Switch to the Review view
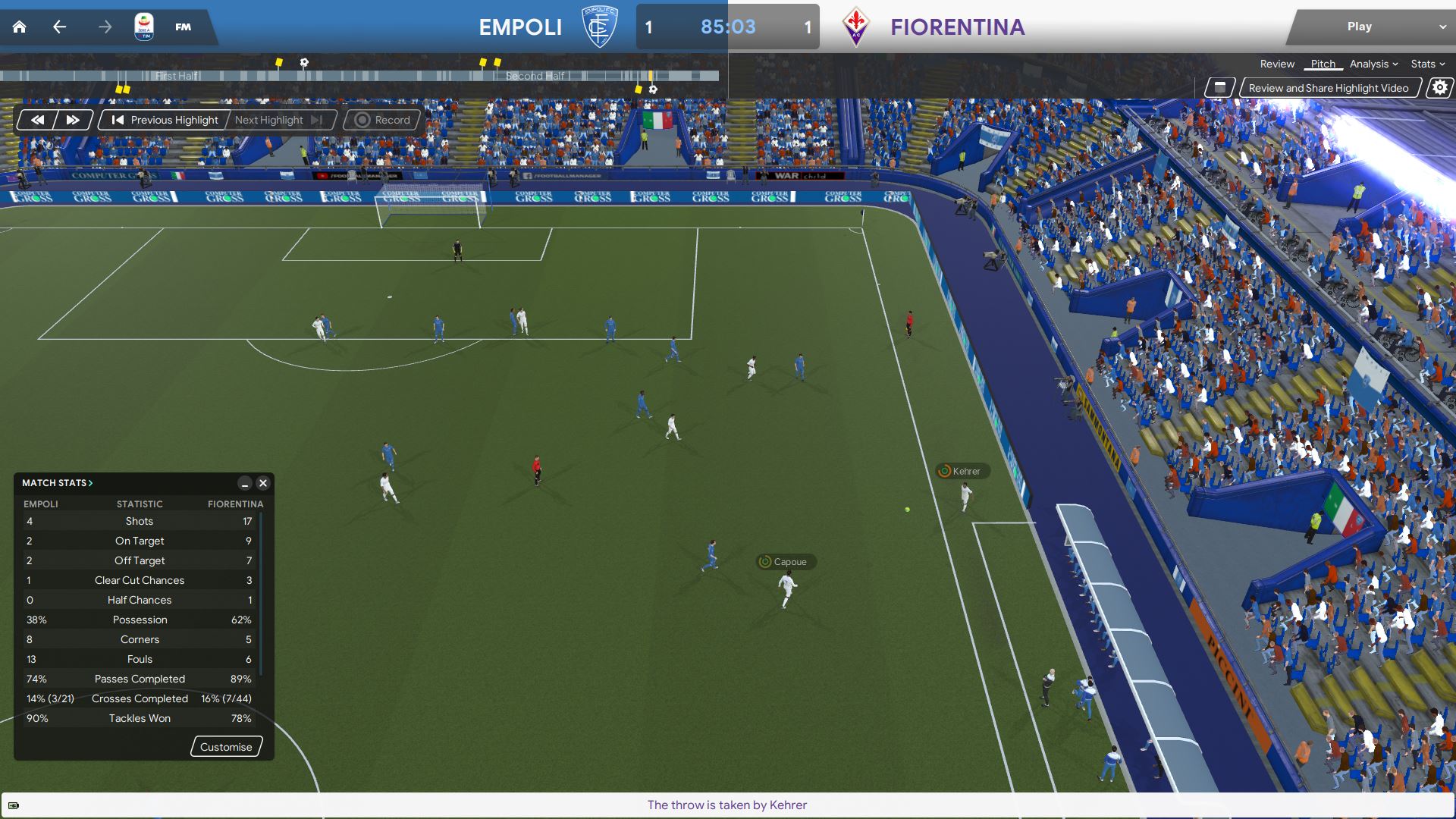 coord(1277,64)
